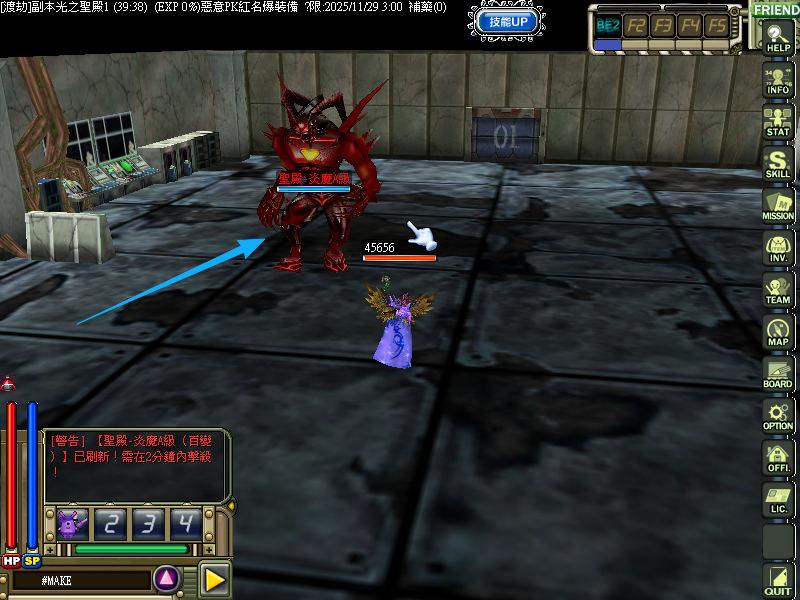Viewport: 800px width, 600px height.
Task: Show the character STAT window
Action: click(778, 120)
